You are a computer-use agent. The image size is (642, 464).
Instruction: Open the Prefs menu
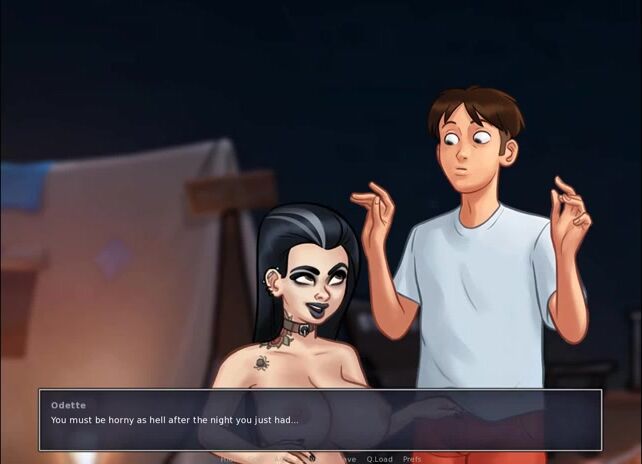[x=411, y=459]
